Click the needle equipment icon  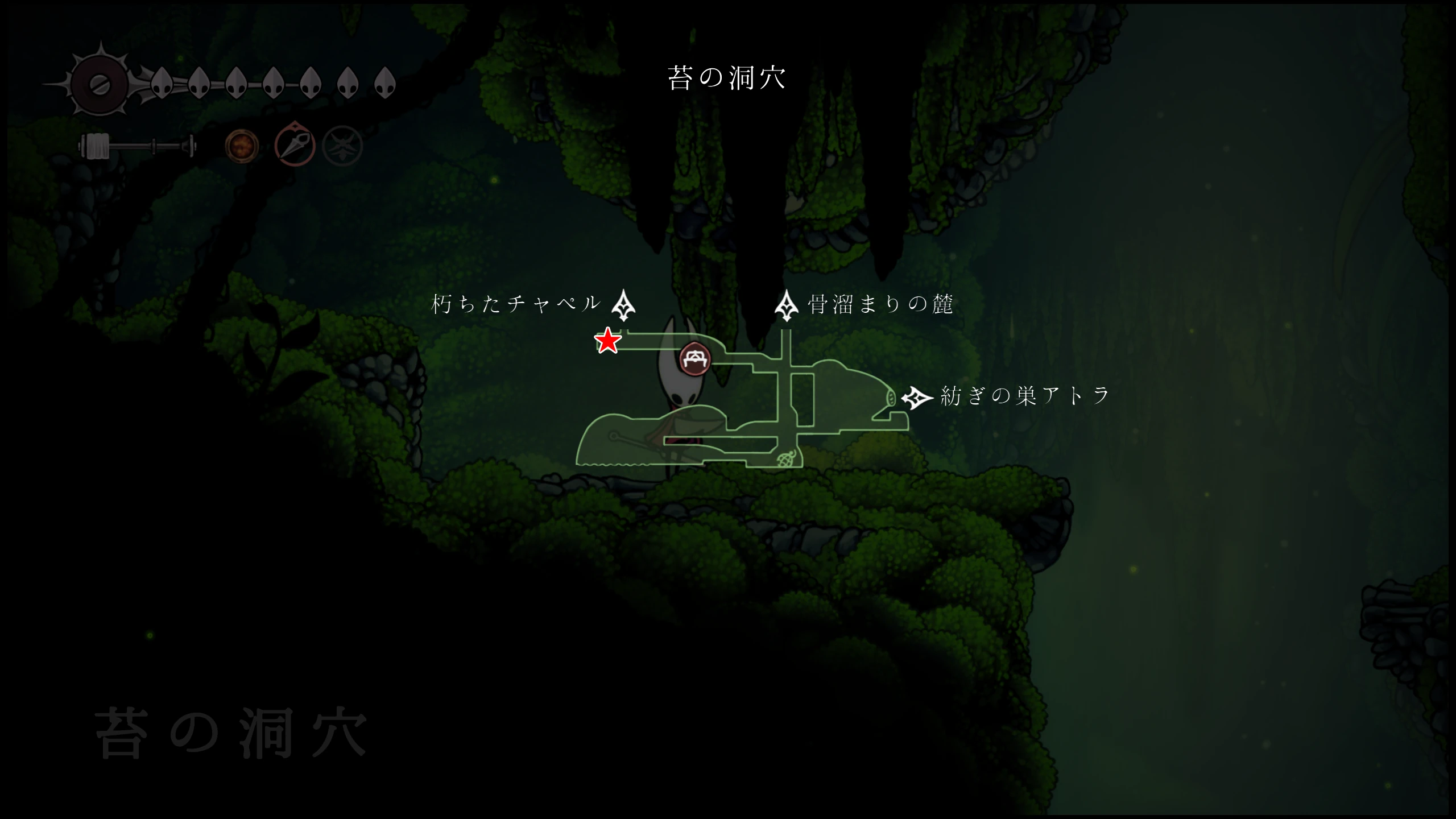coord(295,145)
